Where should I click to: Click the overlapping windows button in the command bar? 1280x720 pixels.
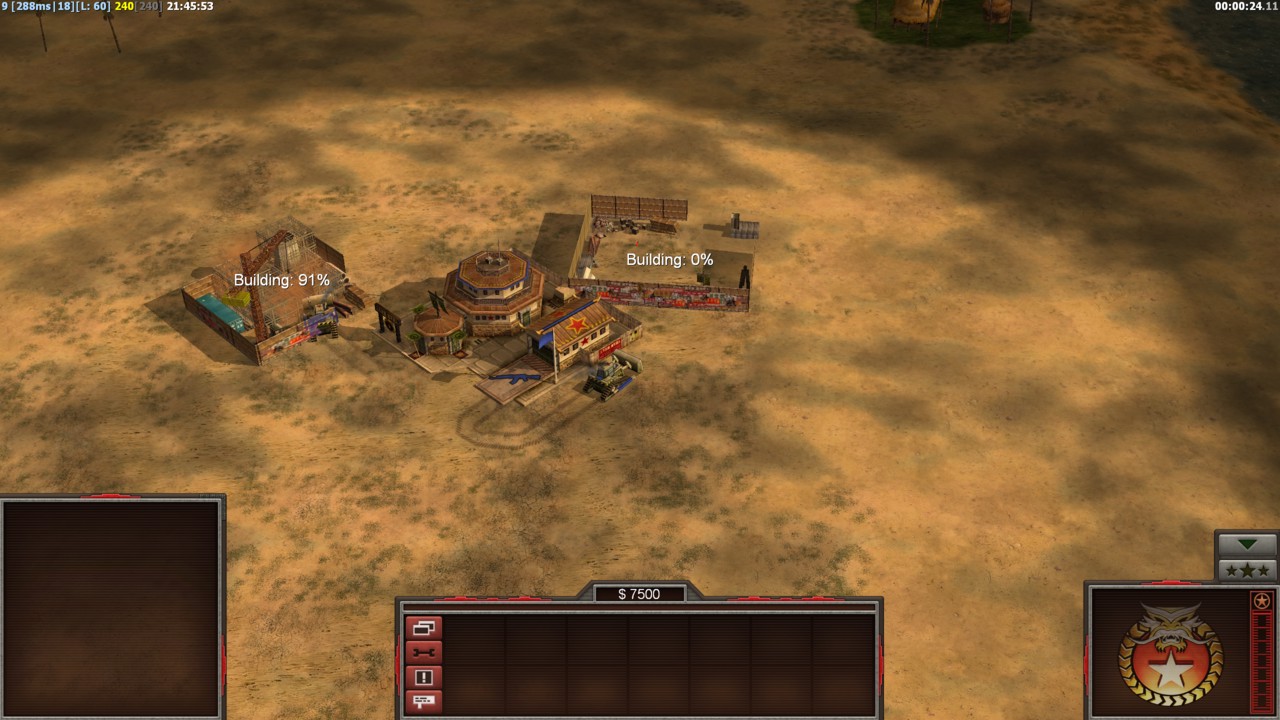(x=423, y=628)
